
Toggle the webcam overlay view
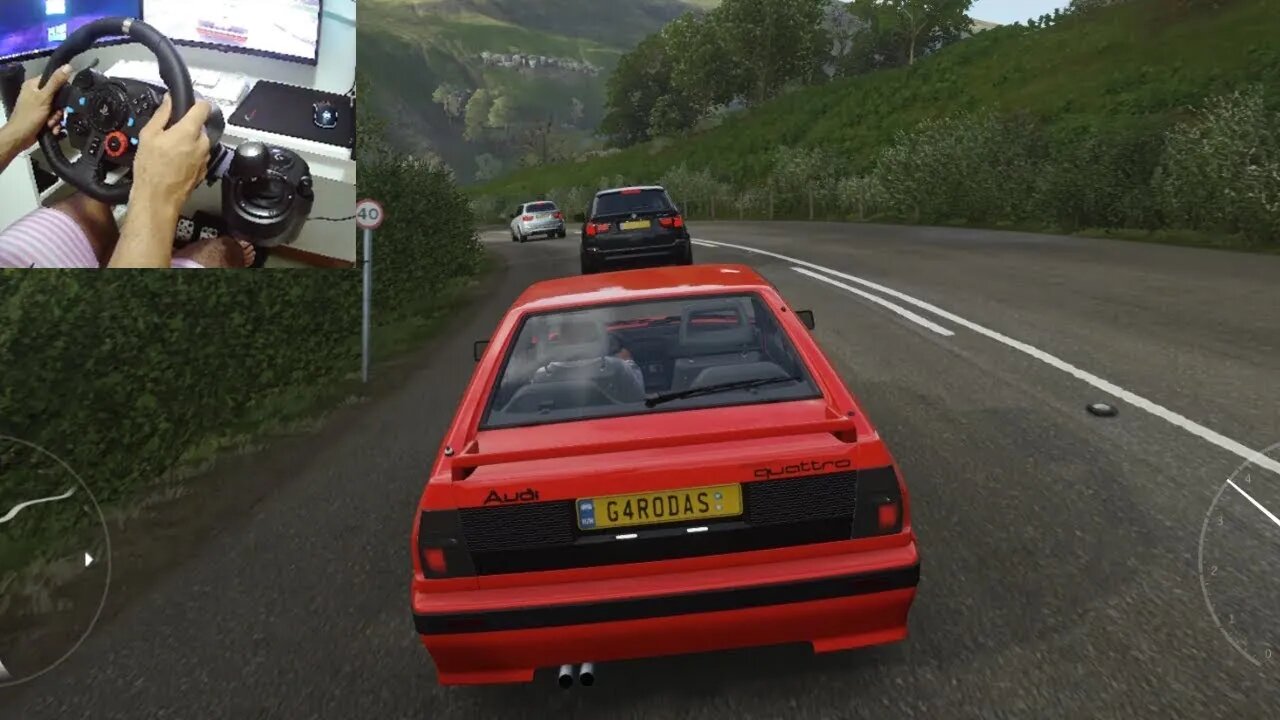click(x=180, y=135)
